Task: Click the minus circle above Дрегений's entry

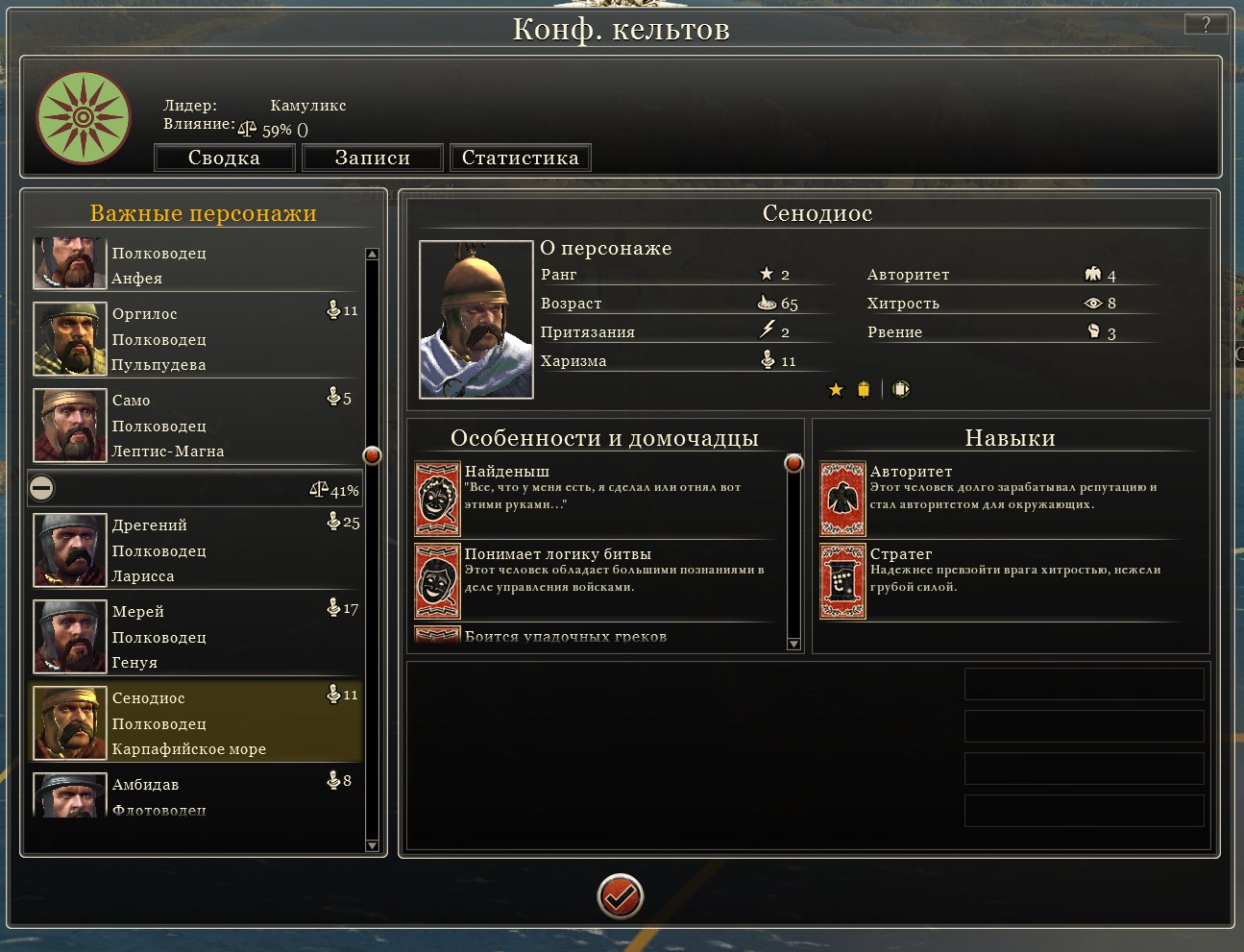Action: point(40,488)
